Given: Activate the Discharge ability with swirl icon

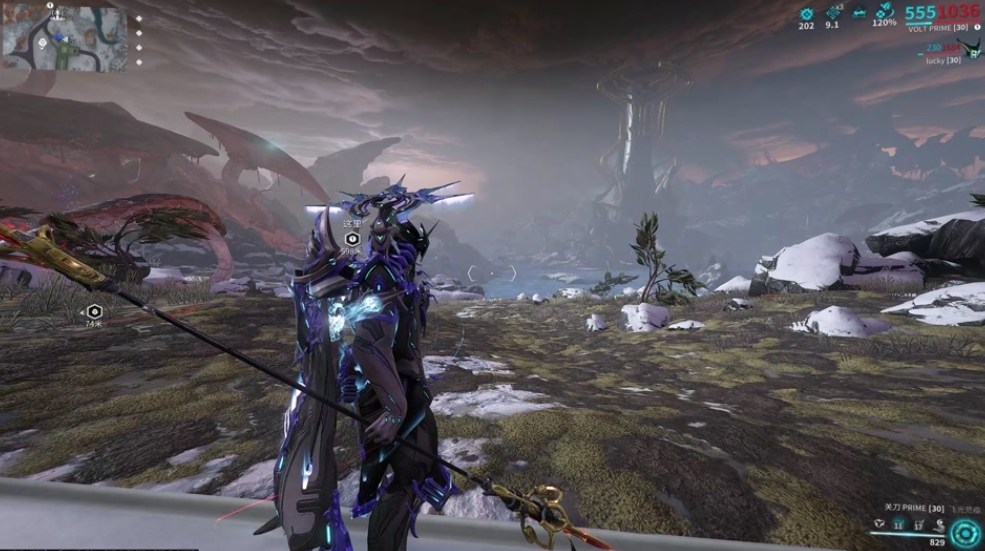Looking at the screenshot, I should (x=936, y=523).
